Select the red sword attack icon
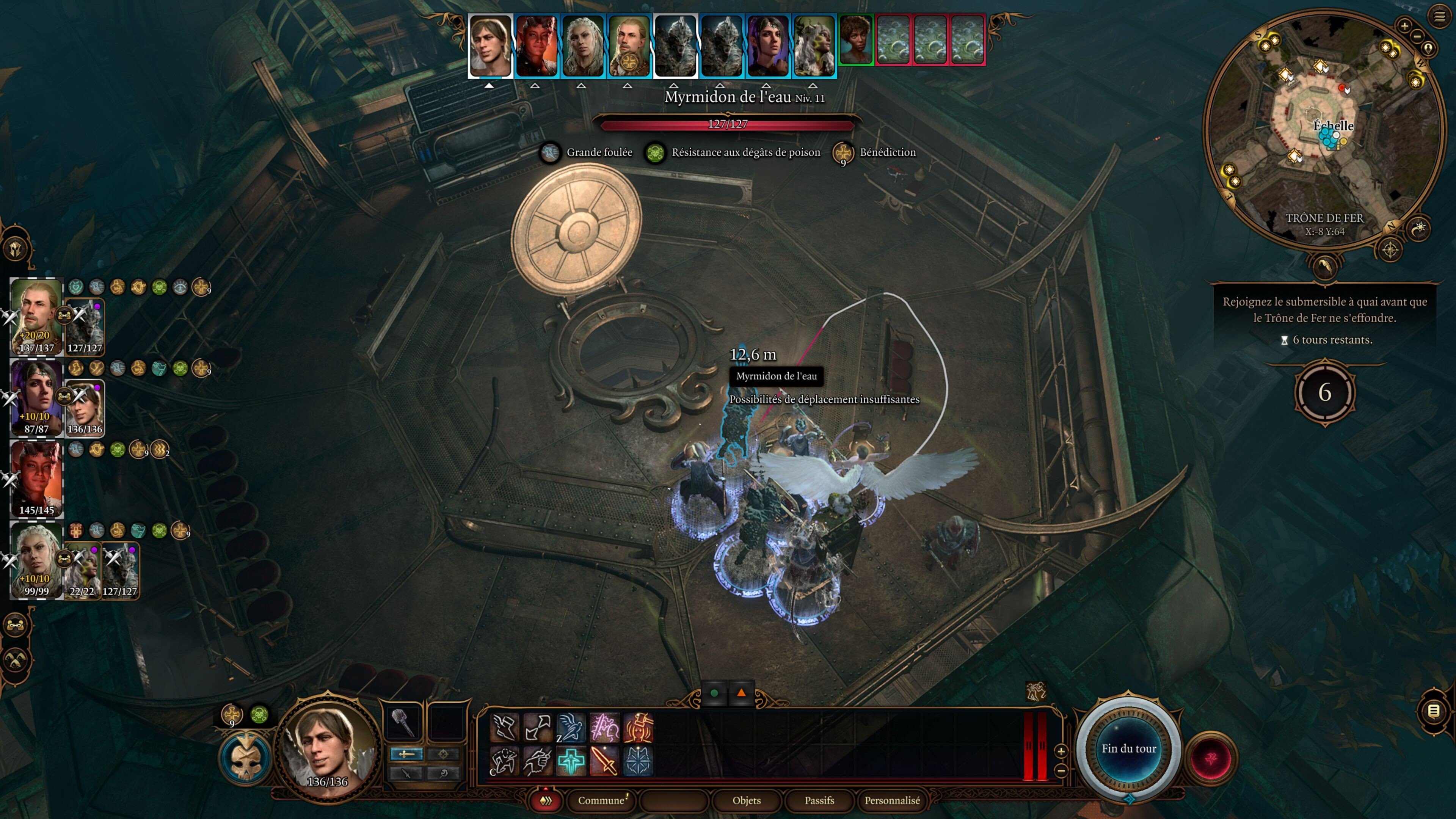 [x=604, y=761]
